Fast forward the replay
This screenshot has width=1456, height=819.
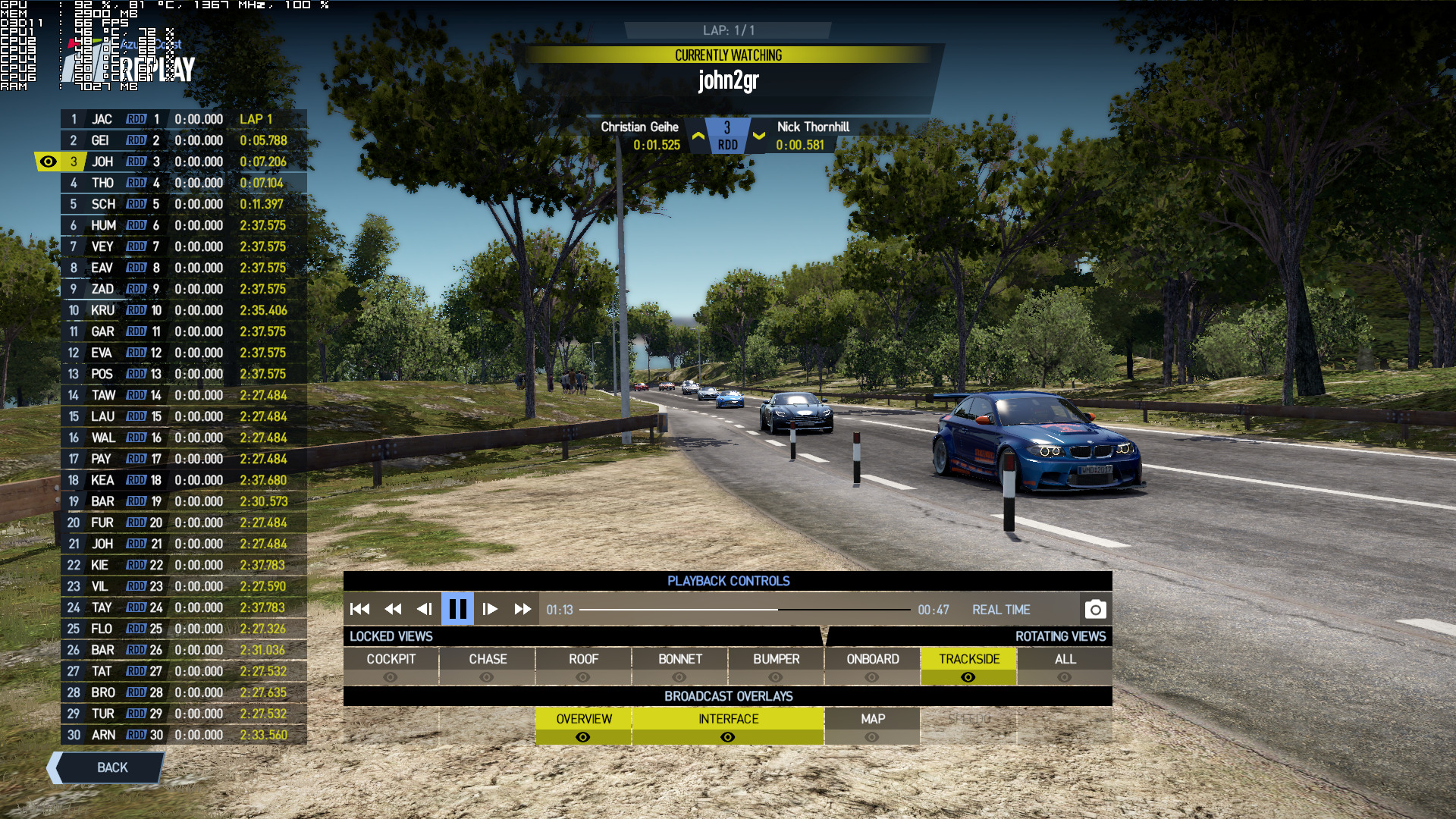[x=522, y=609]
